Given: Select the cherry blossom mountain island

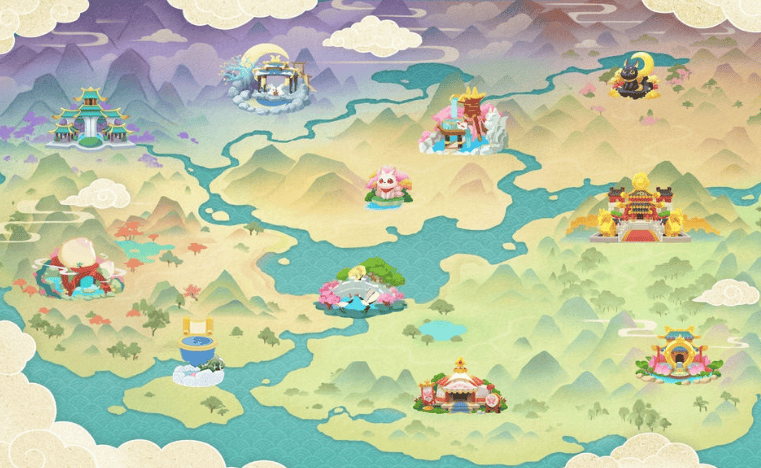Looking at the screenshot, I should tap(359, 287).
